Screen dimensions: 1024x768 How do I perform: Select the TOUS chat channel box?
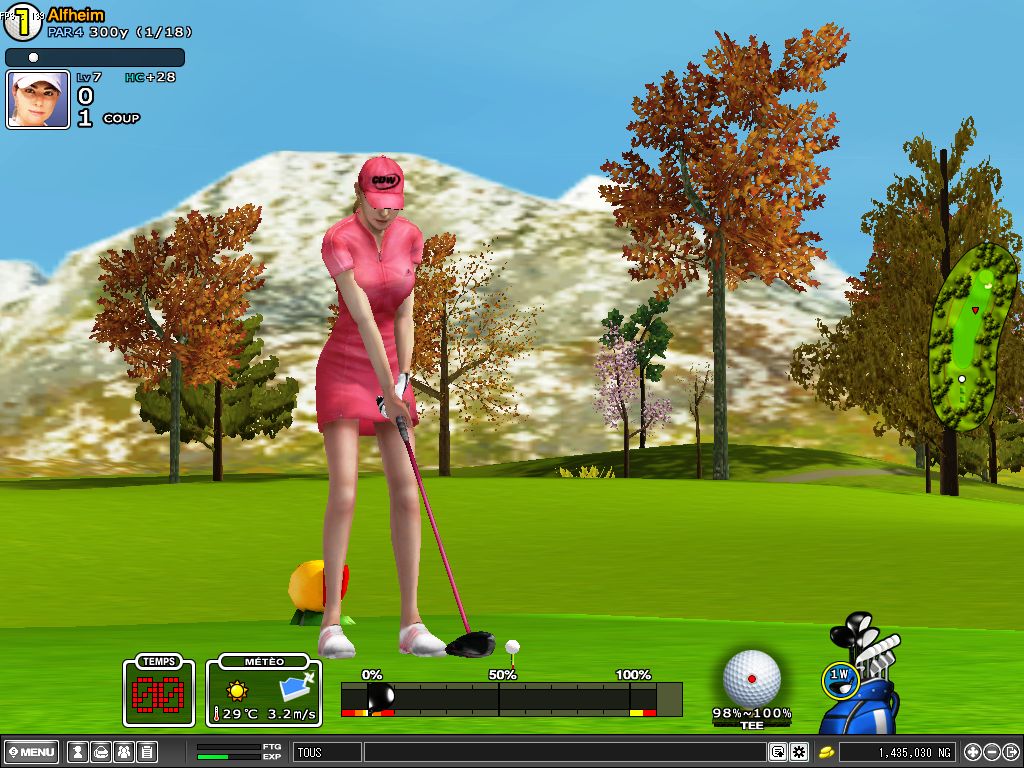tap(327, 752)
